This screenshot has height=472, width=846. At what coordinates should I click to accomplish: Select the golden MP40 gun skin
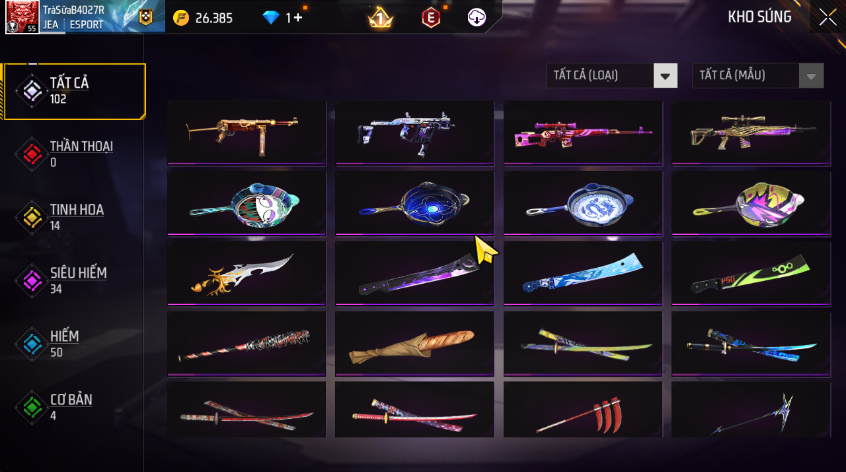point(247,131)
